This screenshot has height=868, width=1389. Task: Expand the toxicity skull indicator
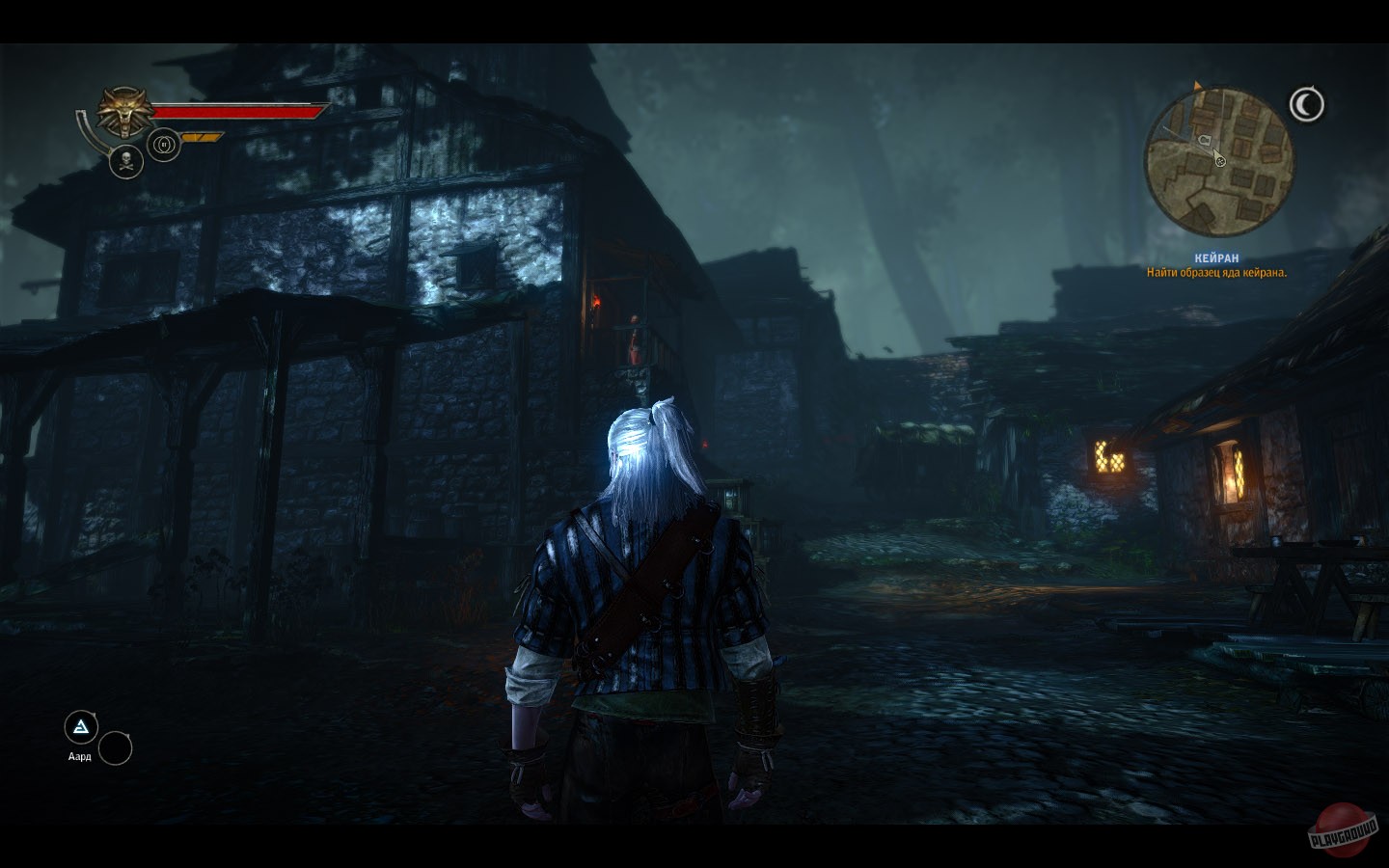point(126,162)
